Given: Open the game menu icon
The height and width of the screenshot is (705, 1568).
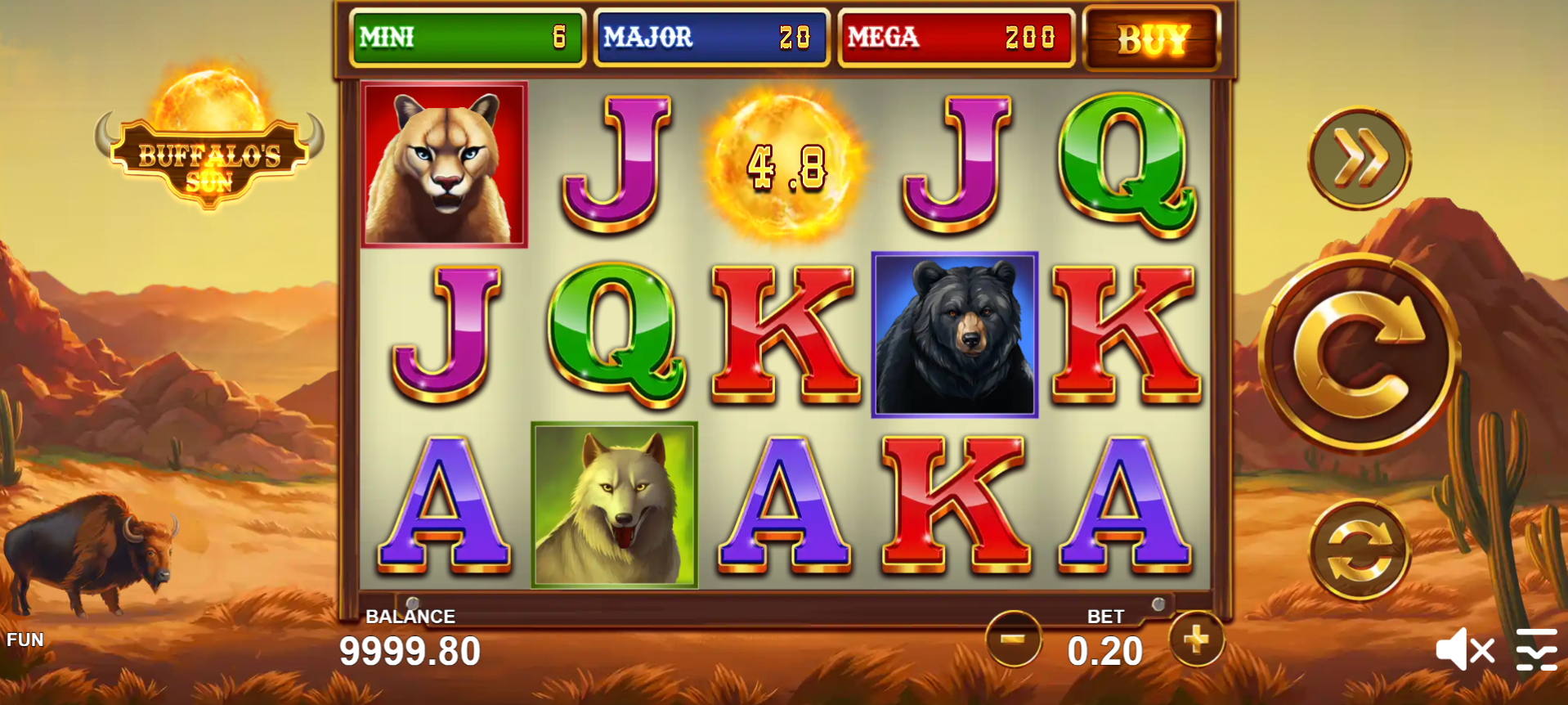Looking at the screenshot, I should (x=1536, y=650).
